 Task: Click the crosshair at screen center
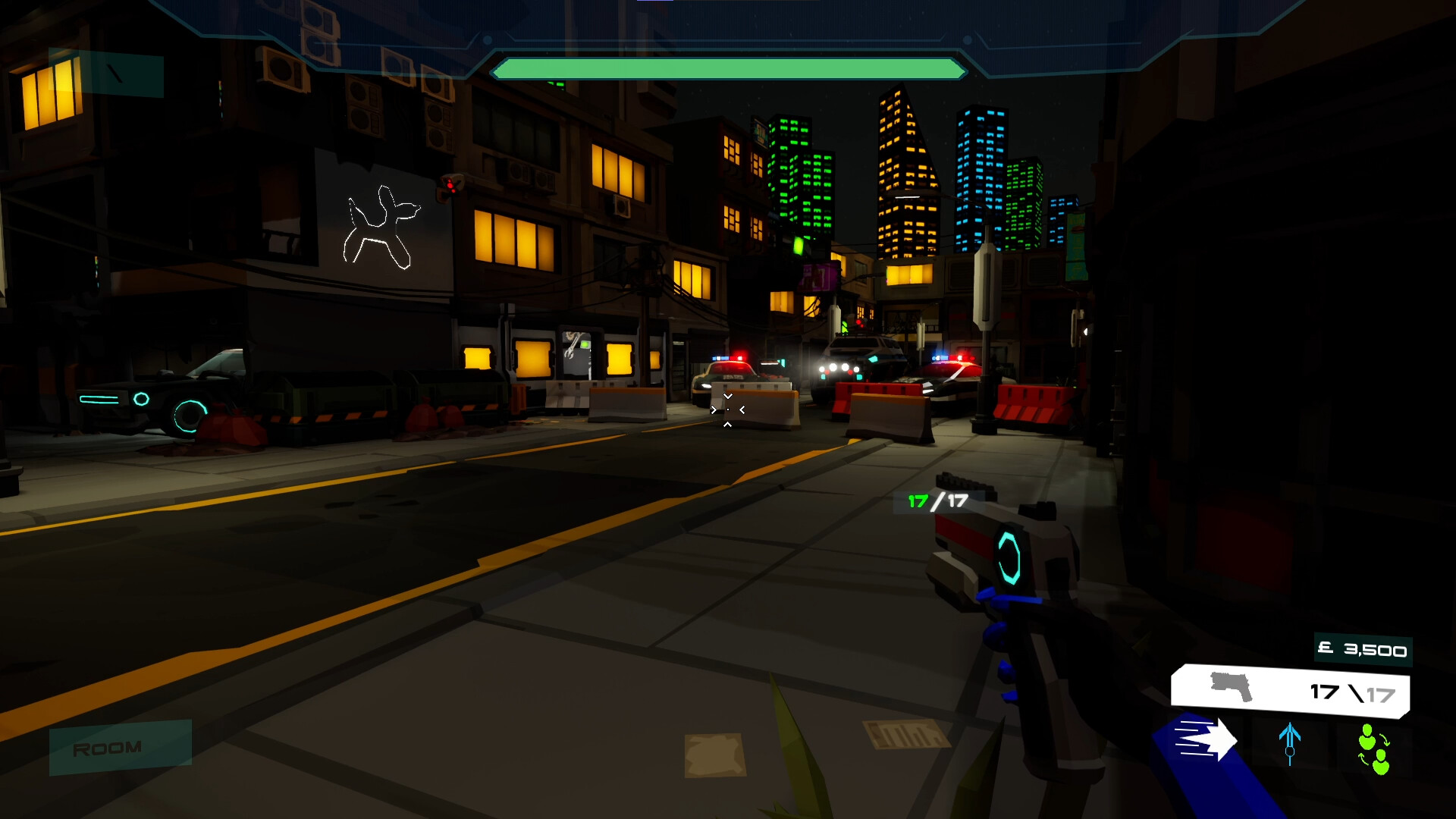point(726,409)
